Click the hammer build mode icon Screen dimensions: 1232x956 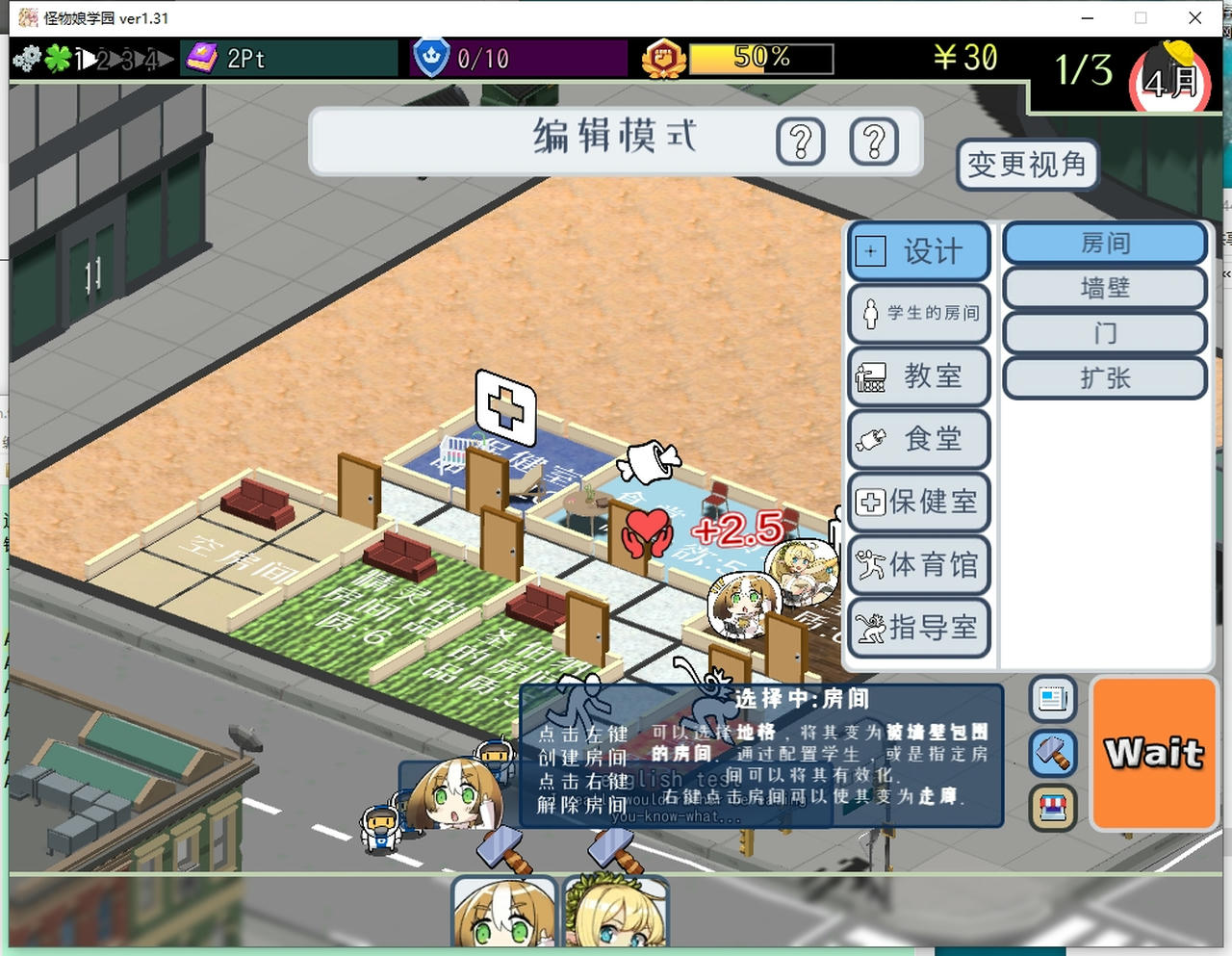click(x=1052, y=754)
